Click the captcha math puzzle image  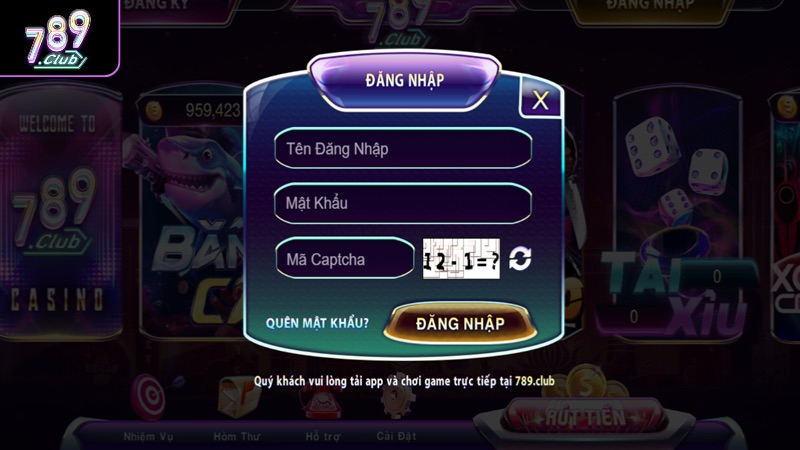point(461,259)
